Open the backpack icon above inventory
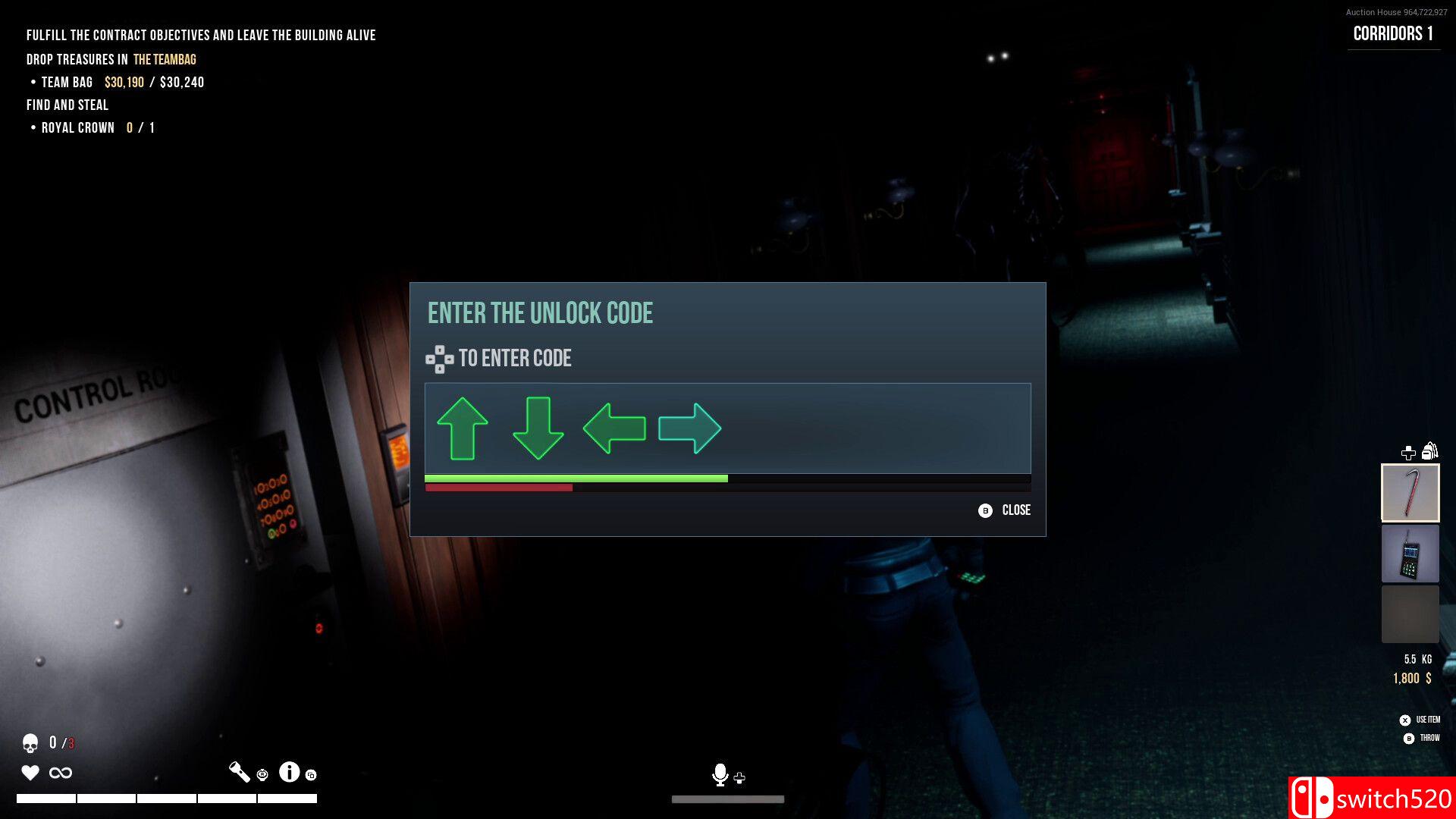The width and height of the screenshot is (1456, 819). [x=1429, y=451]
